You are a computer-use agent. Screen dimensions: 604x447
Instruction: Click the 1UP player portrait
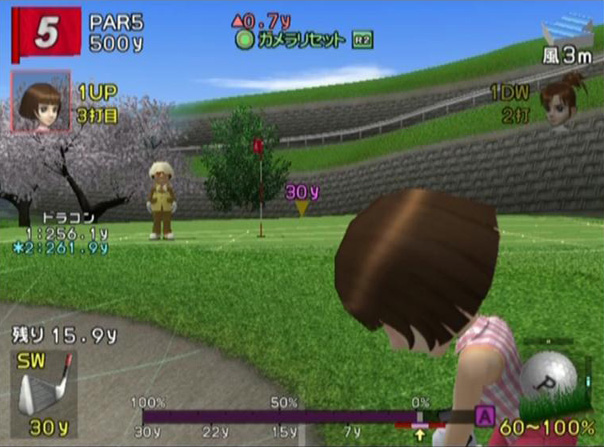point(40,101)
